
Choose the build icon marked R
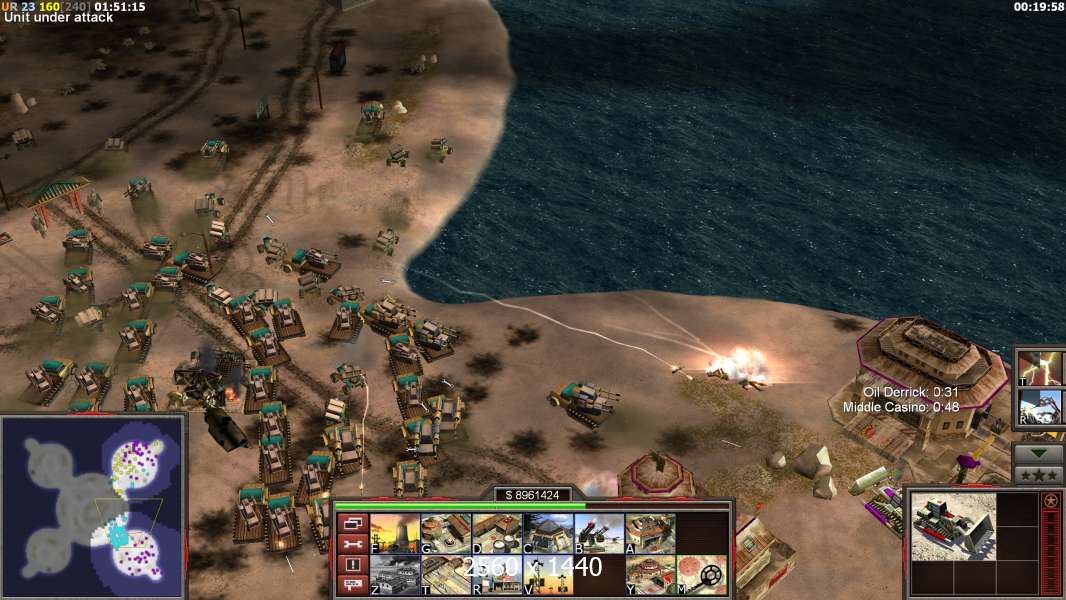click(497, 575)
